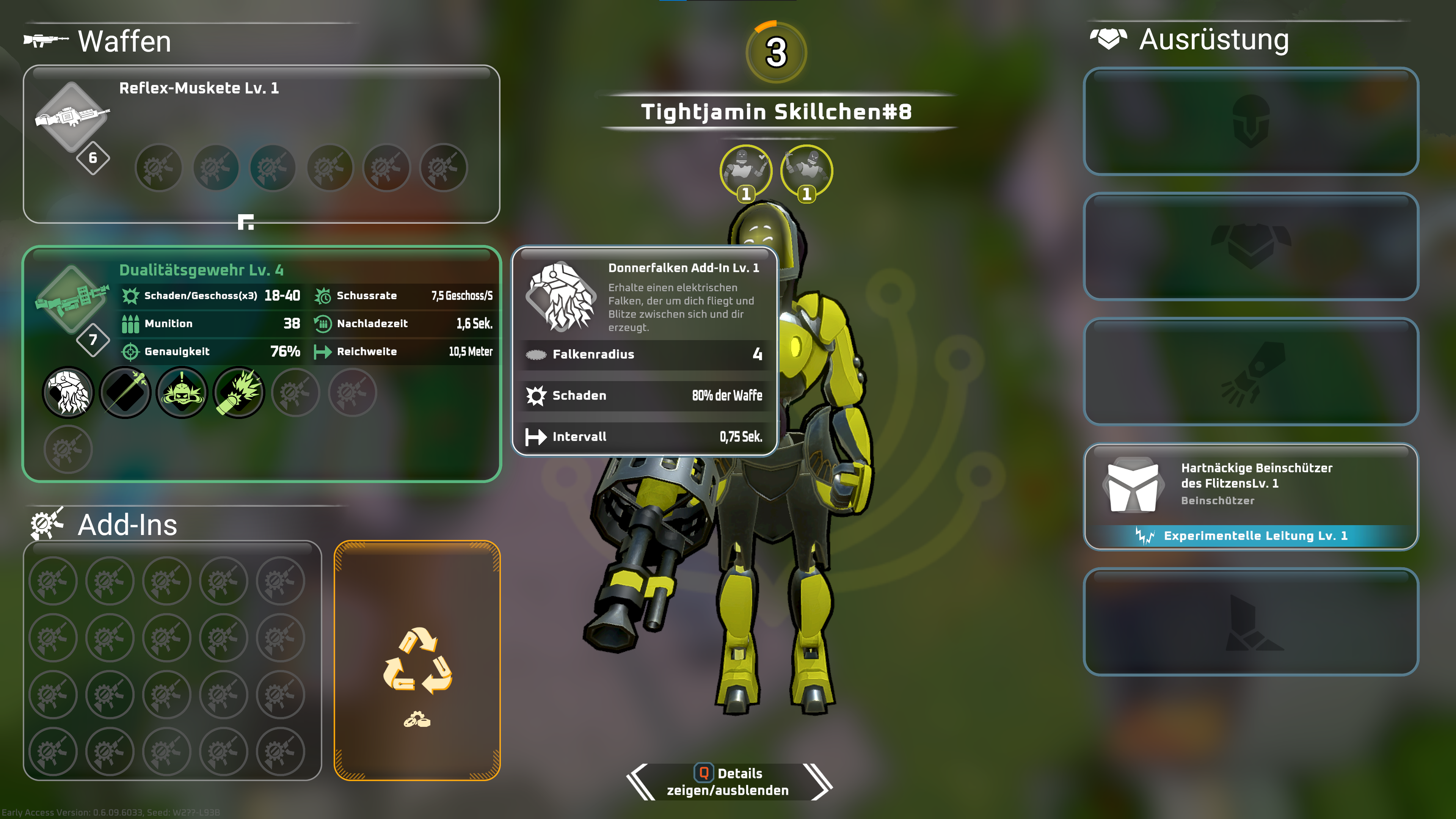Choose the skull with exclamation add-in
The height and width of the screenshot is (819, 1456).
click(x=182, y=392)
